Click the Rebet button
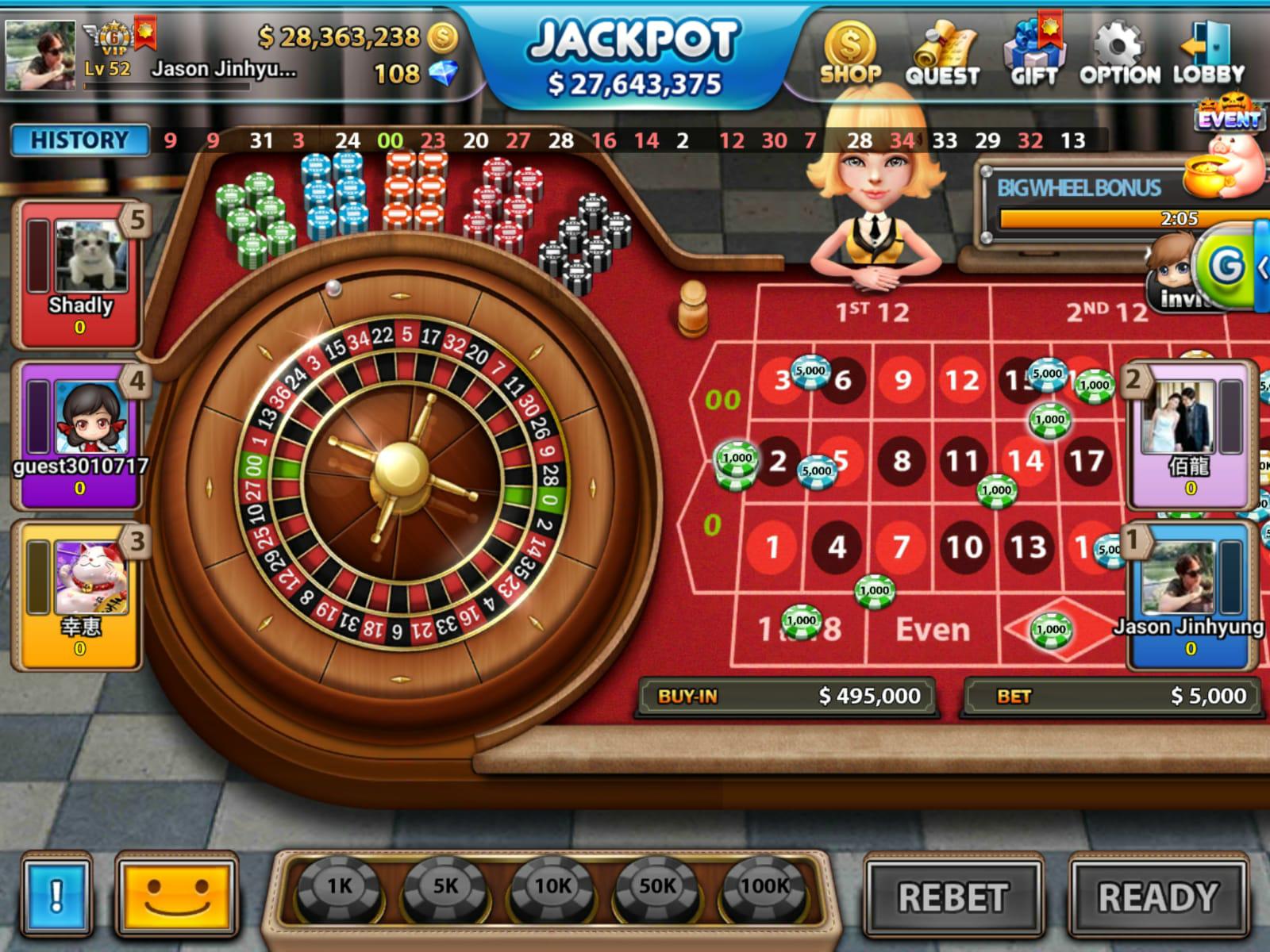This screenshot has height=952, width=1270. coord(952,898)
